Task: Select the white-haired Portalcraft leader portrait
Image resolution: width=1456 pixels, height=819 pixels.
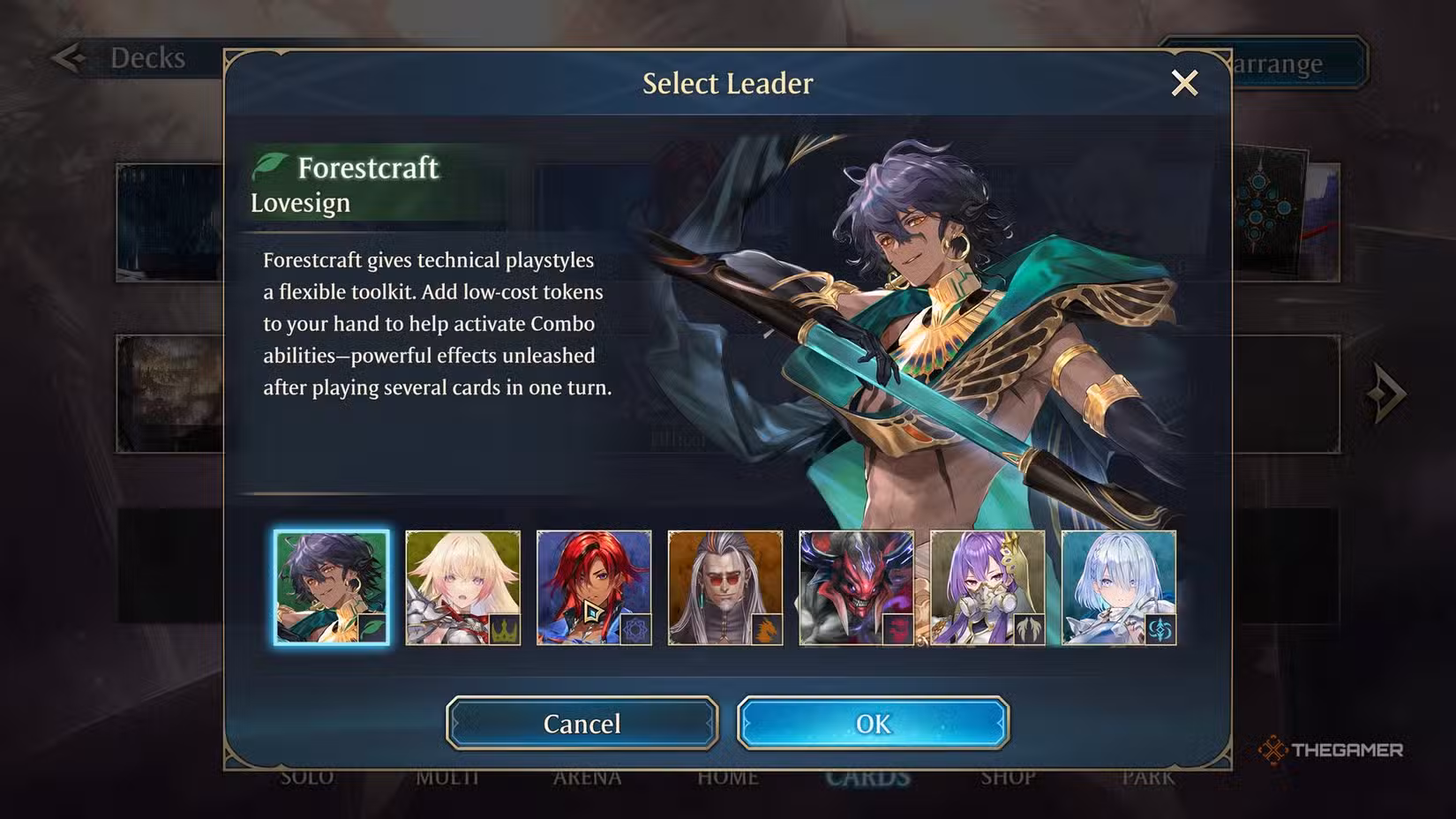Action: 1119,588
